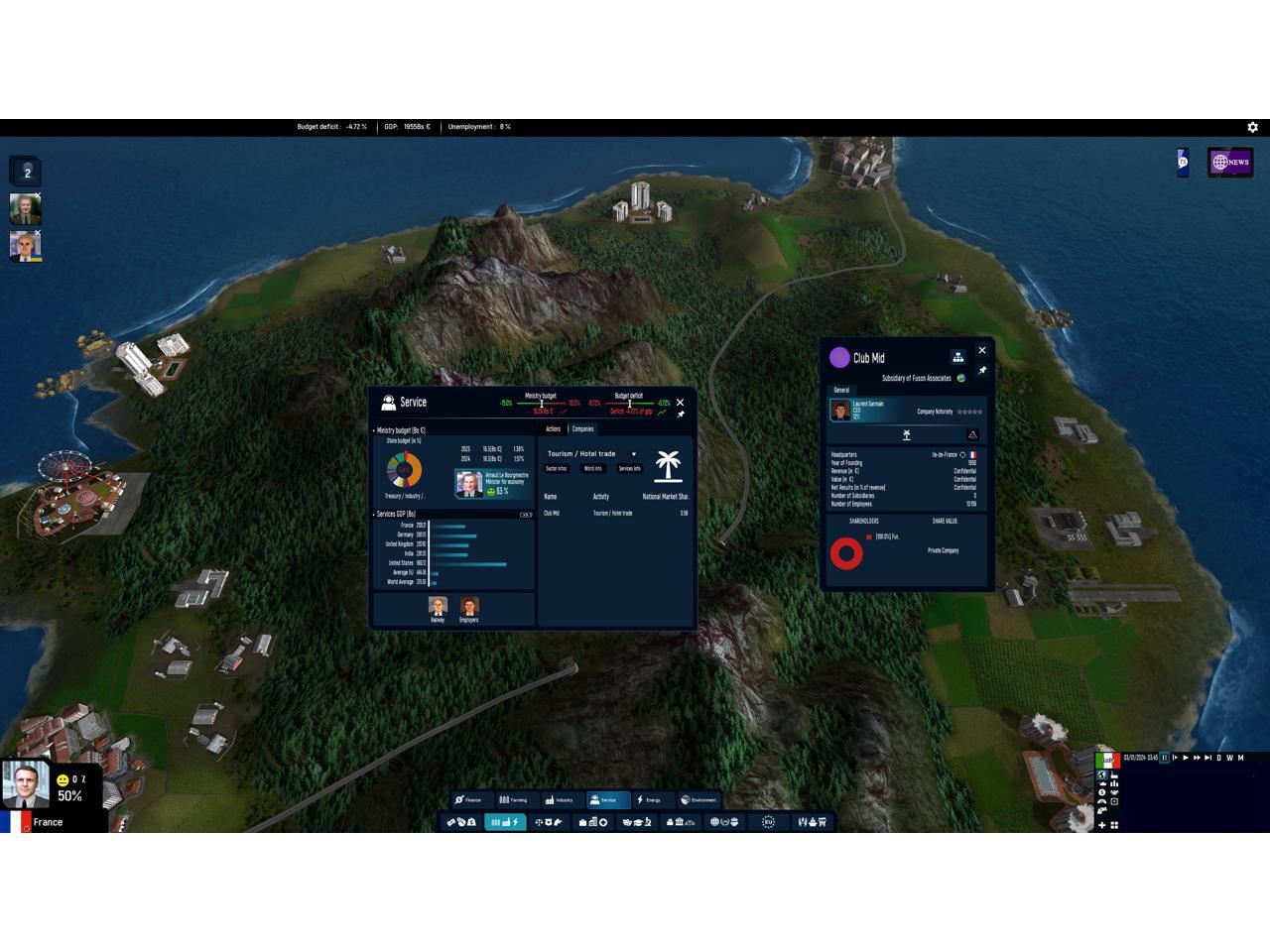Show World Info for the sector
The width and height of the screenshot is (1270, 952).
coord(592,469)
